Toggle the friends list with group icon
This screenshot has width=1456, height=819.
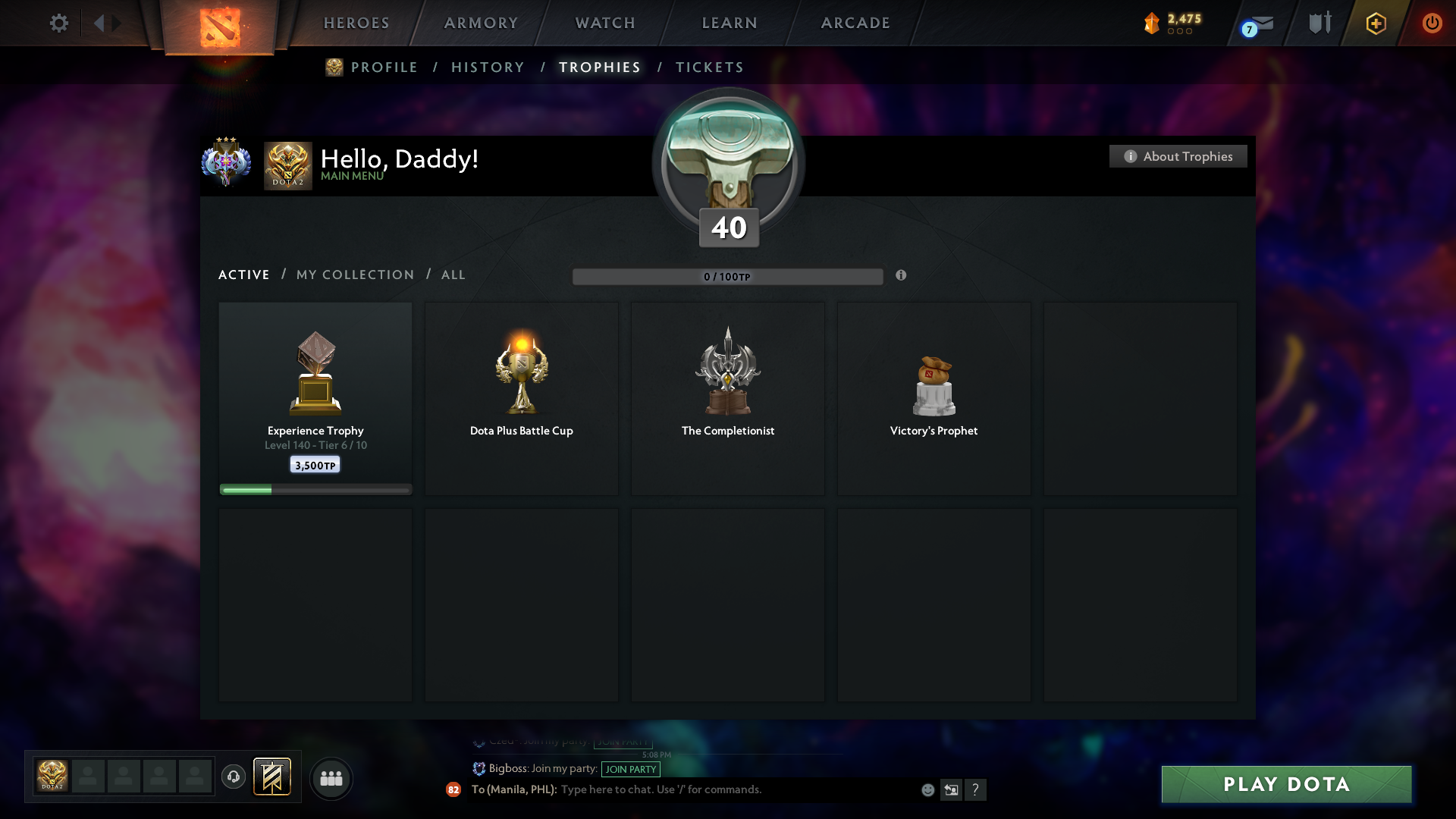(331, 778)
